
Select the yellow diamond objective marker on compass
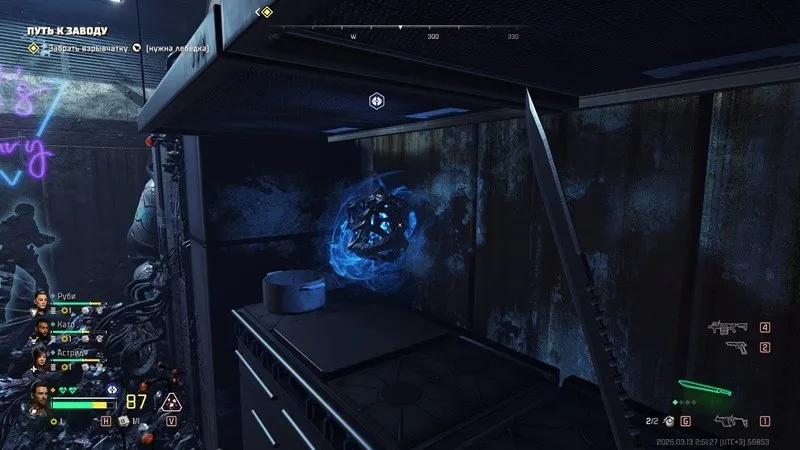266,12
